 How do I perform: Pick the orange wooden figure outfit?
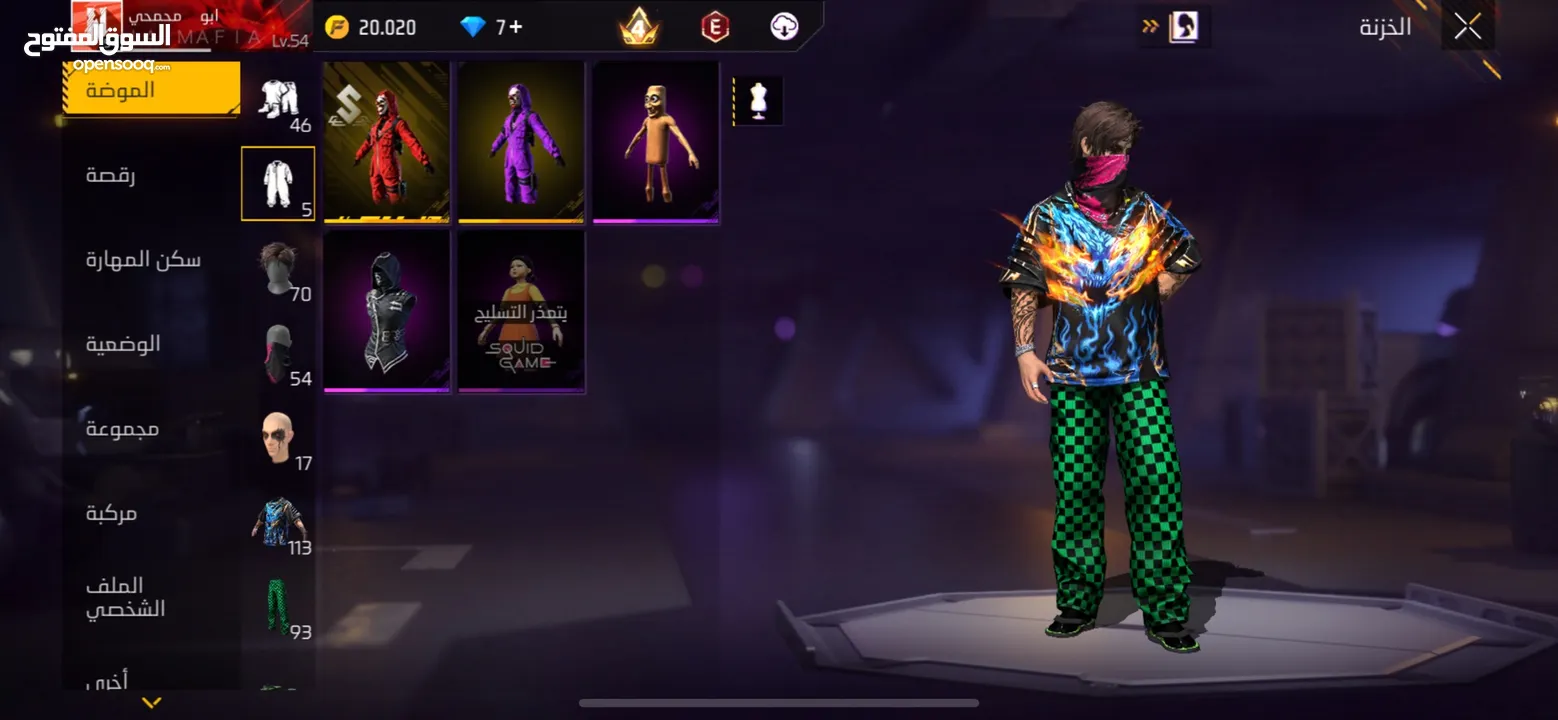[x=656, y=141]
